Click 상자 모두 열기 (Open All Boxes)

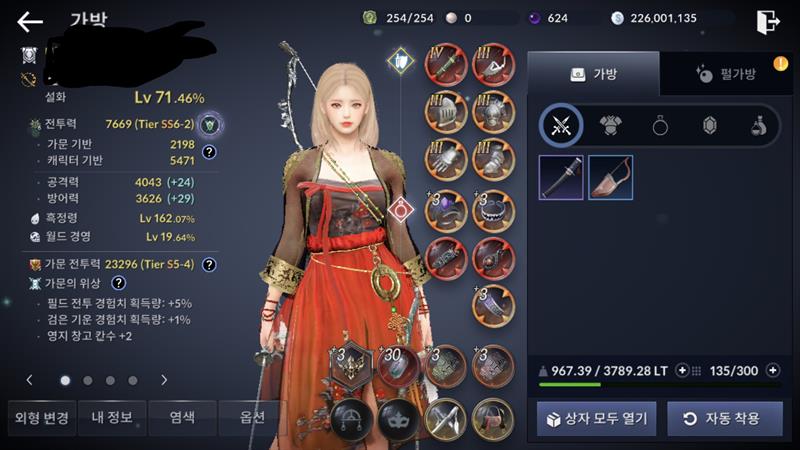[596, 418]
